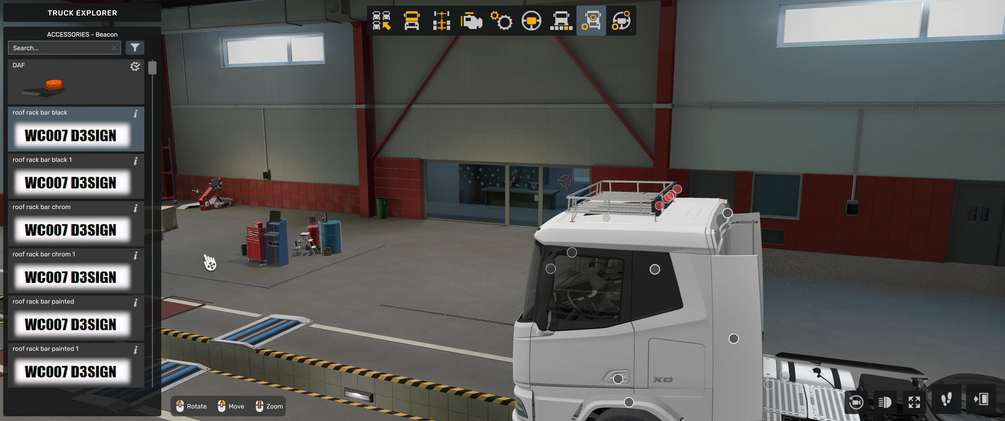
Task: Show info for roof rack bar chrom
Action: click(x=136, y=208)
